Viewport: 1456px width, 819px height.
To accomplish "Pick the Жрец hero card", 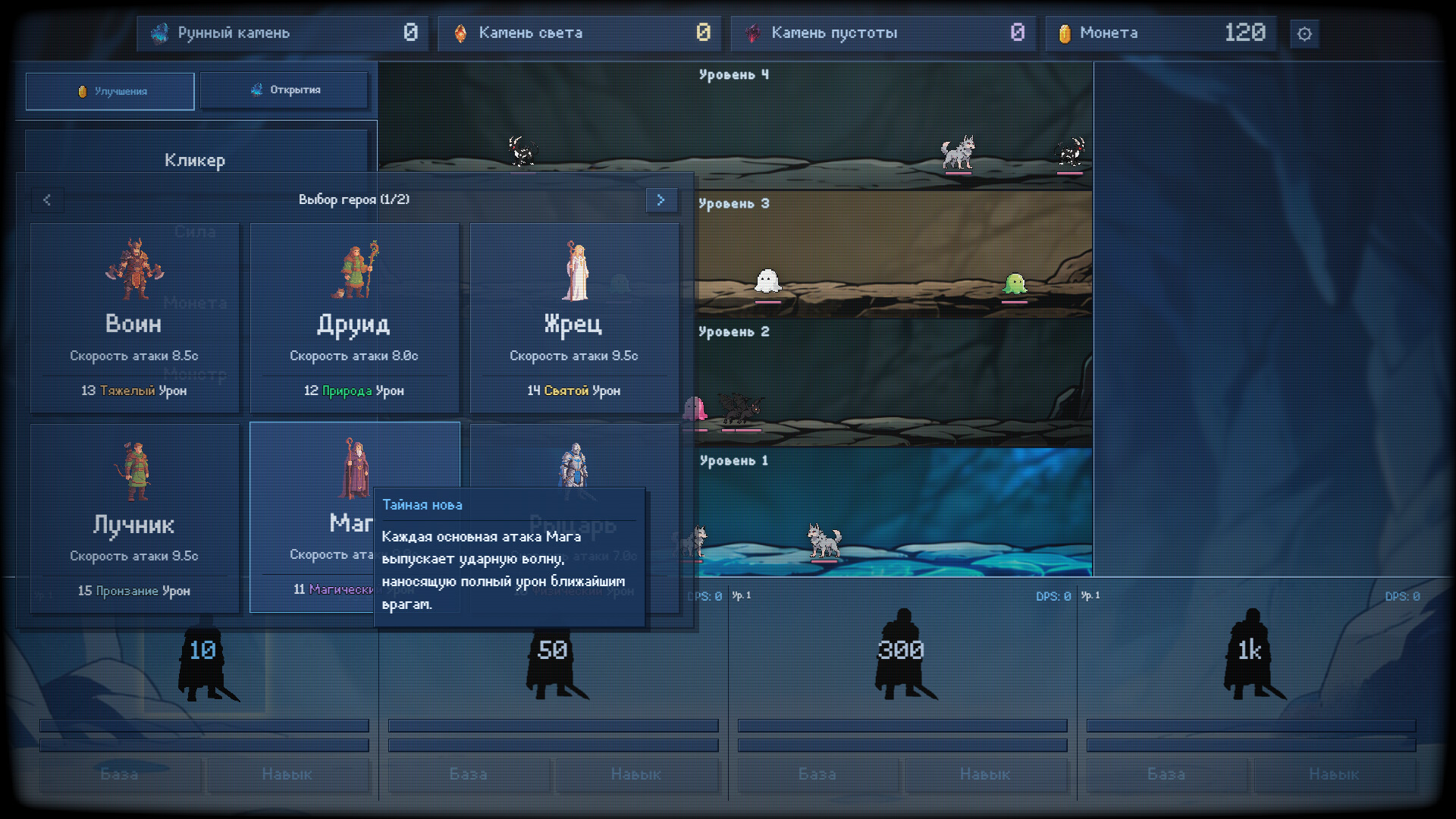I will (574, 318).
